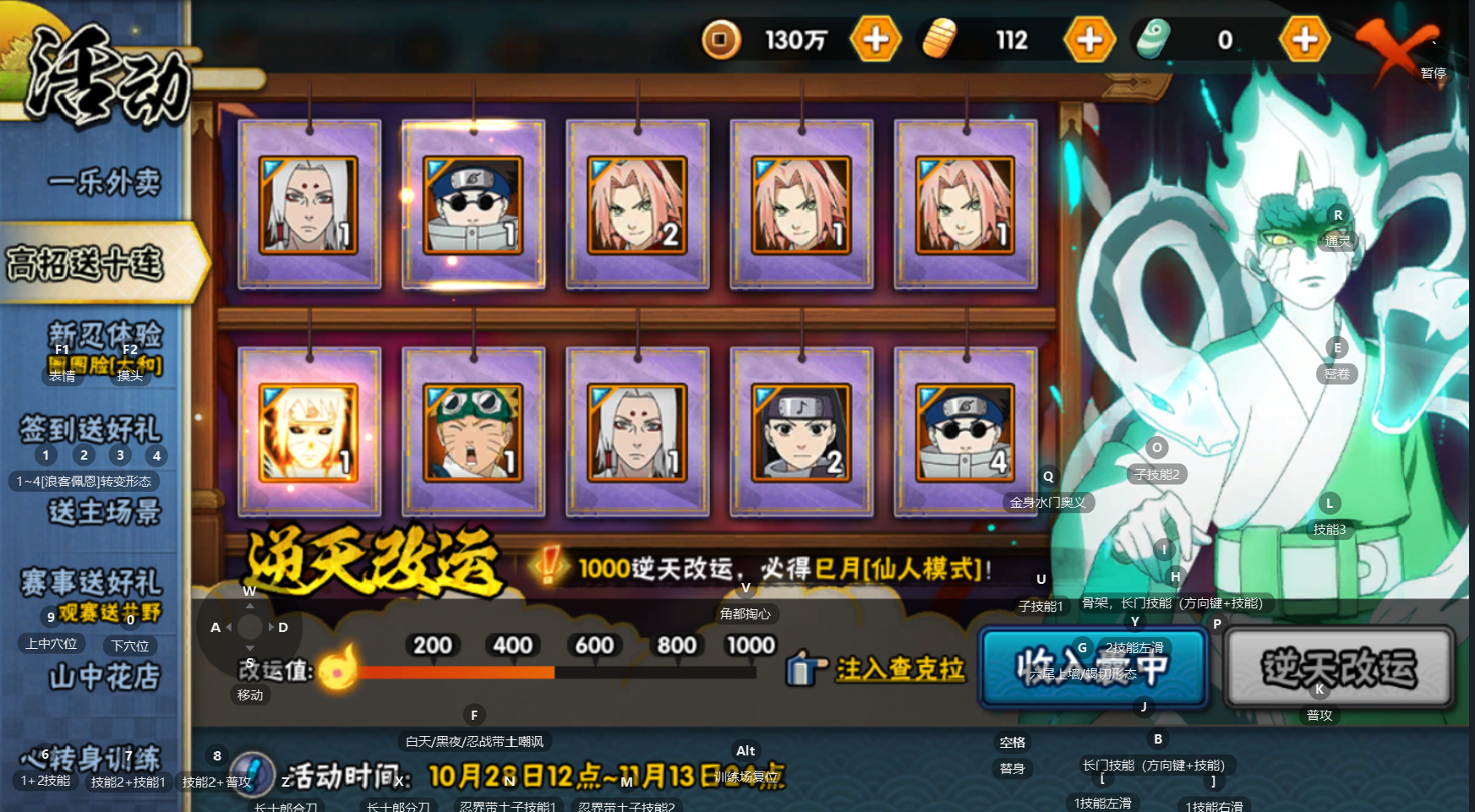Viewport: 1475px width, 812px height.
Task: Choose the music-note headband ninja card
Action: click(800, 432)
